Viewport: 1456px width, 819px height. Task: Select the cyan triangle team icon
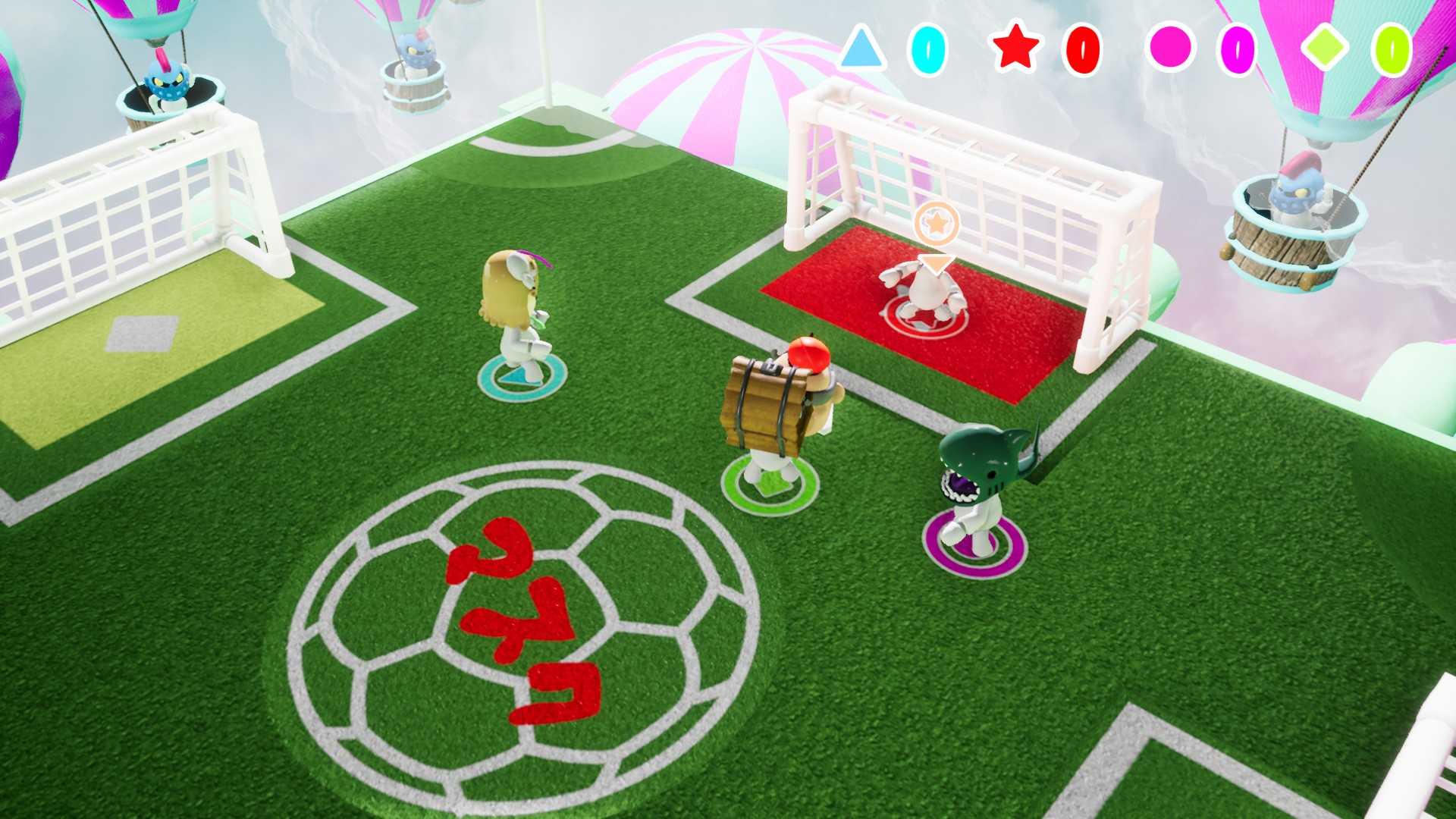[861, 52]
